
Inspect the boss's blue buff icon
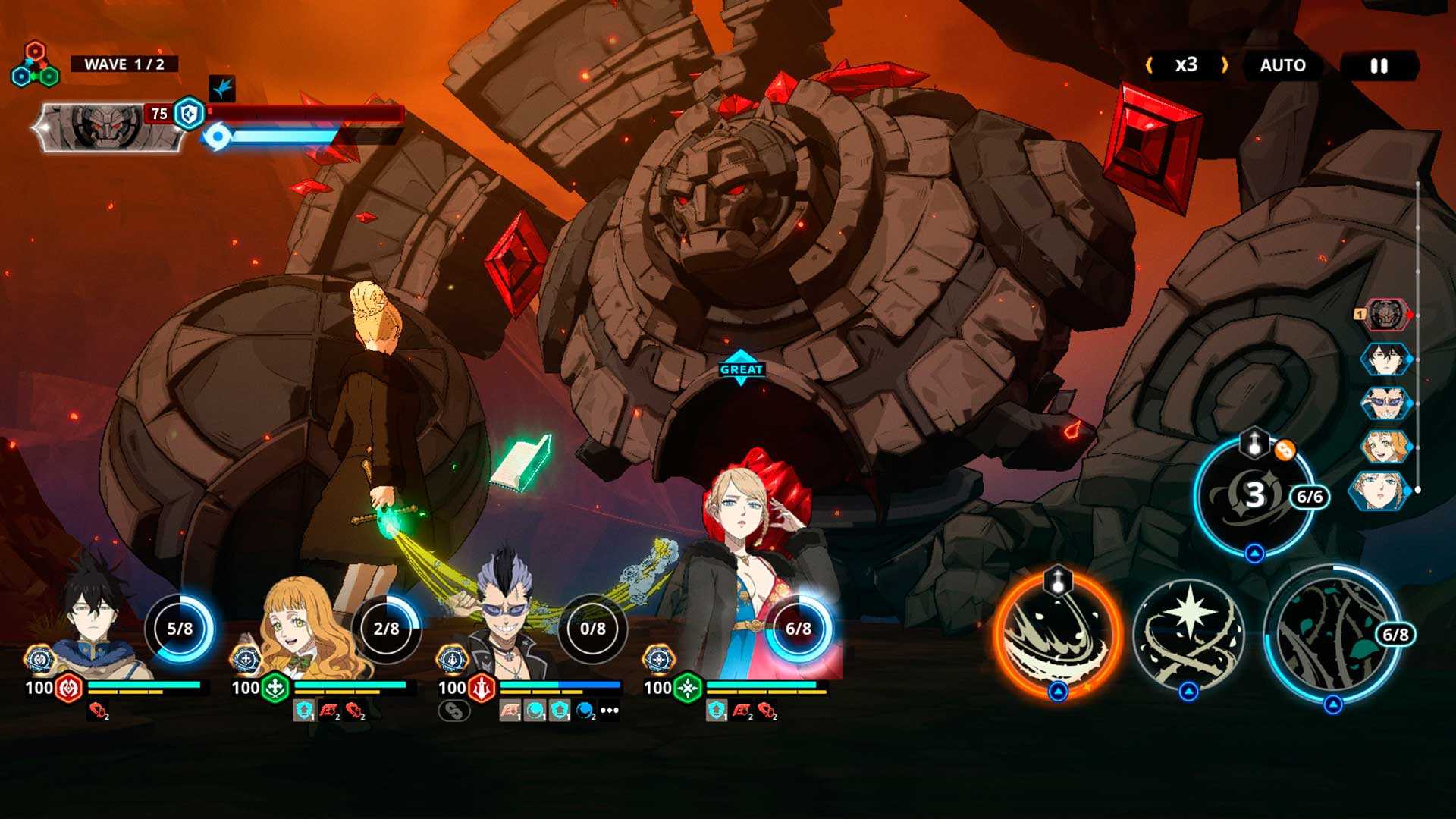click(x=222, y=89)
